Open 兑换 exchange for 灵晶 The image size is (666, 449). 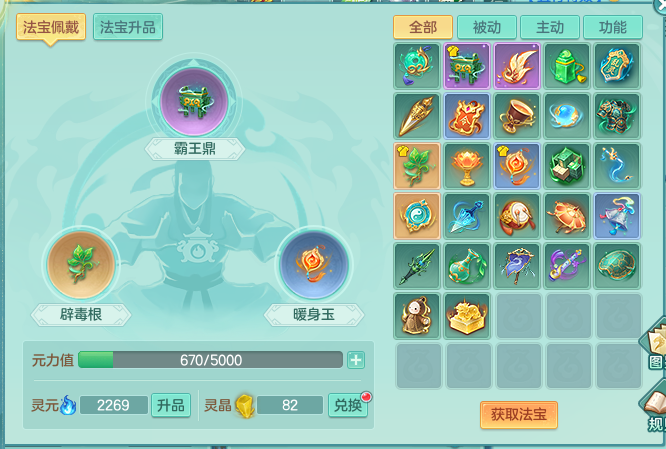click(x=349, y=405)
